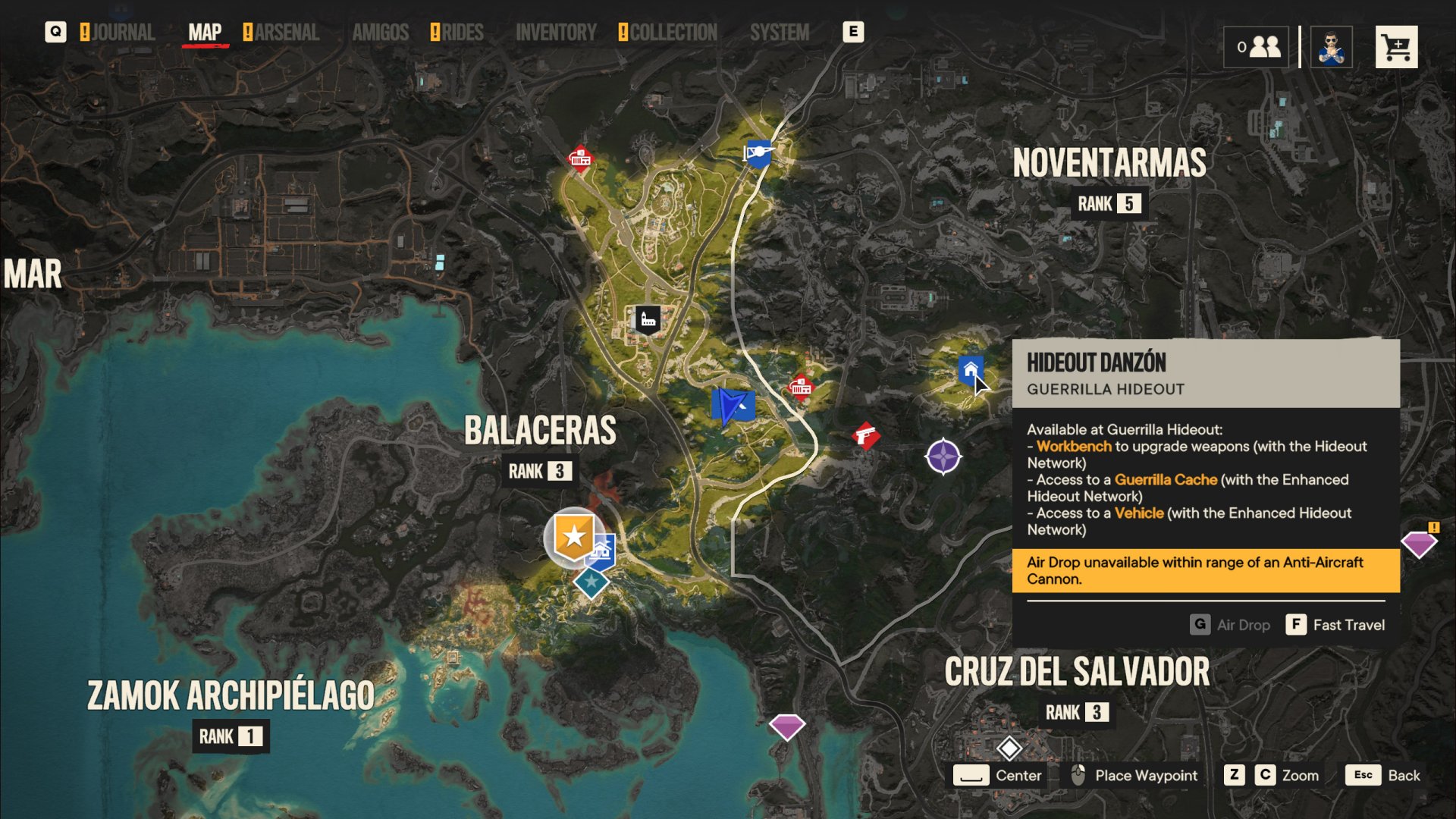The height and width of the screenshot is (819, 1456).
Task: Click the Fast Travel option
Action: click(x=1335, y=625)
